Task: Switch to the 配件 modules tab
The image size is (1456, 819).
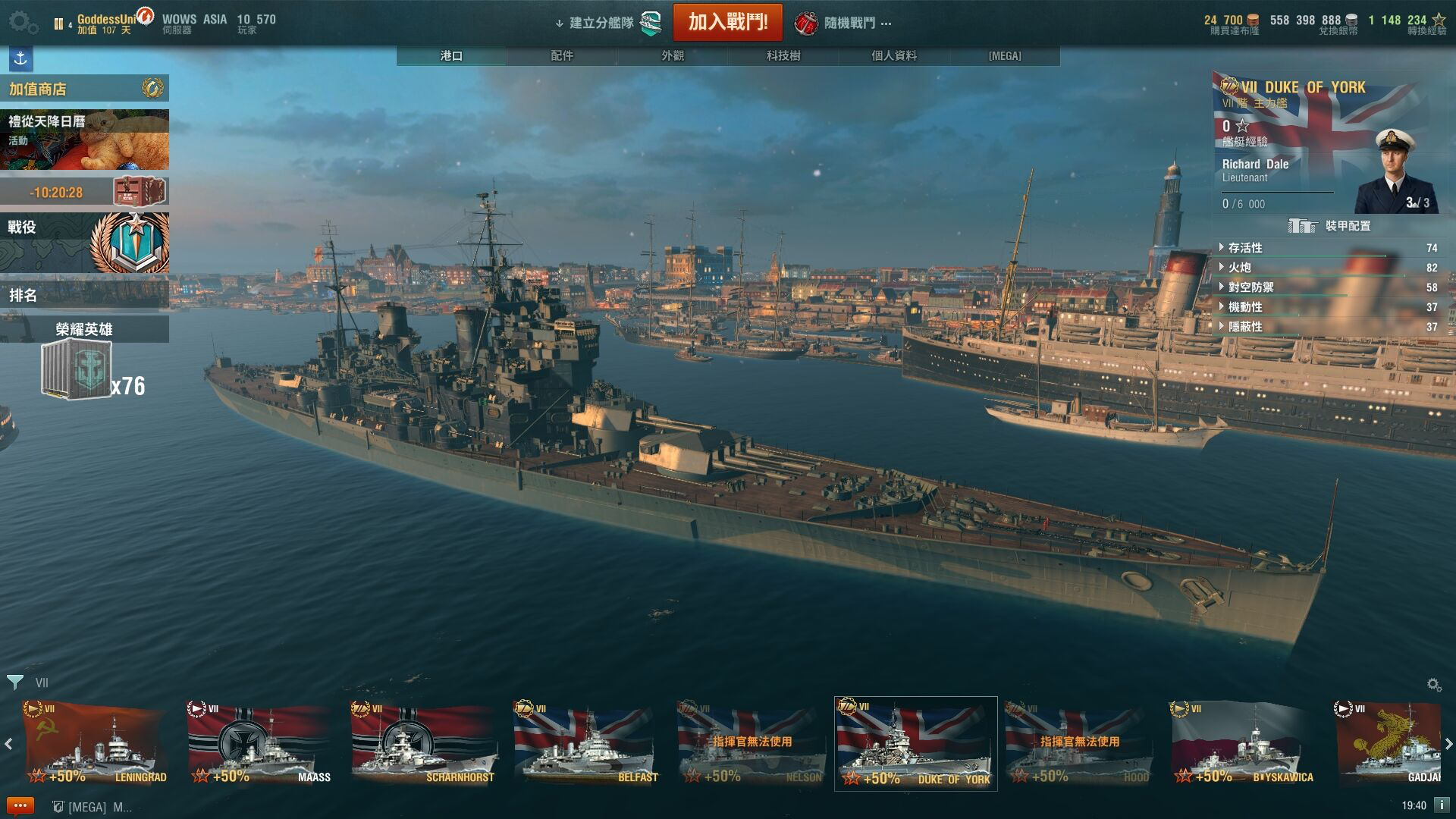Action: (562, 55)
